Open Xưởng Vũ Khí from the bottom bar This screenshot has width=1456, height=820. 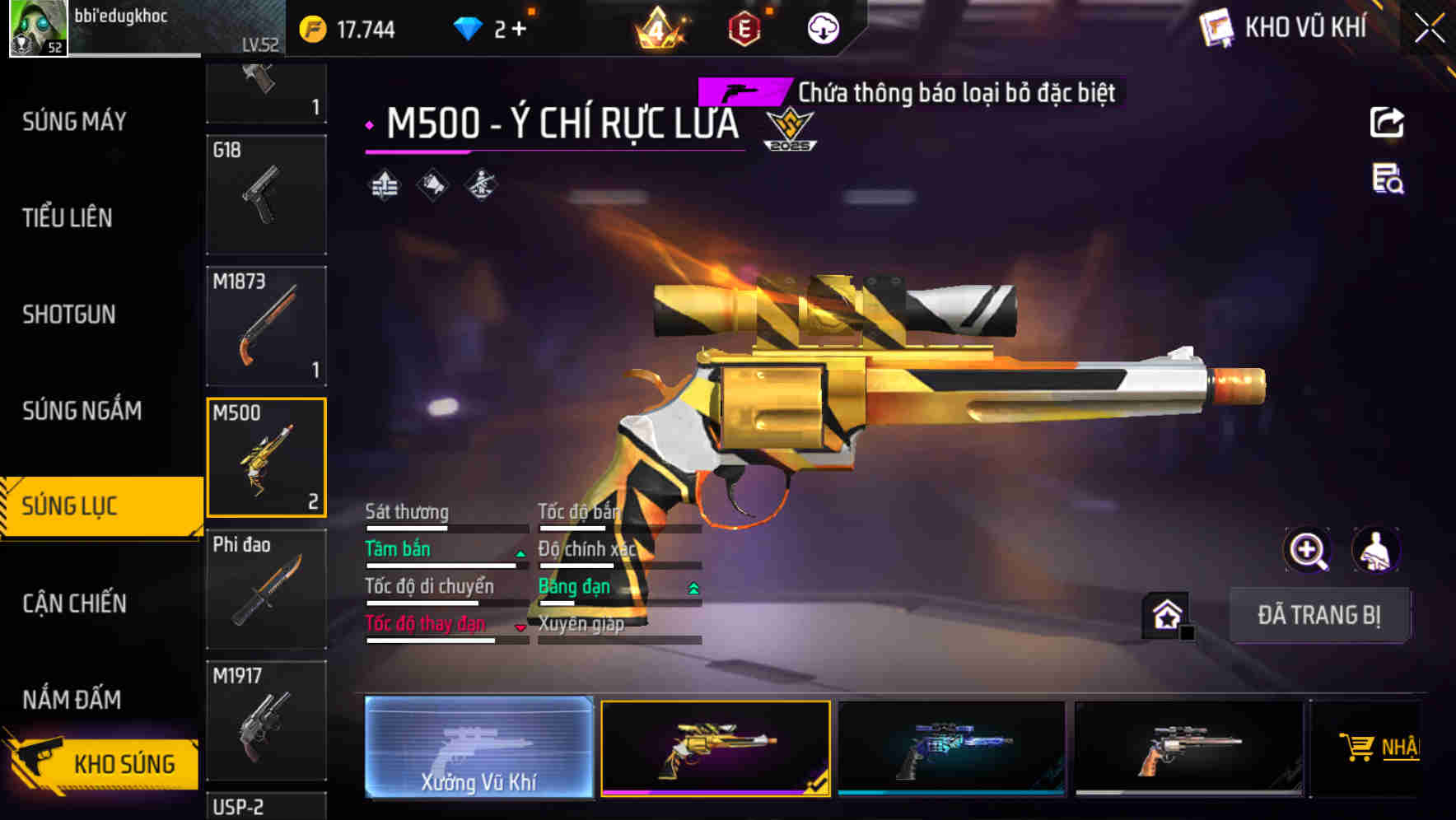(478, 749)
